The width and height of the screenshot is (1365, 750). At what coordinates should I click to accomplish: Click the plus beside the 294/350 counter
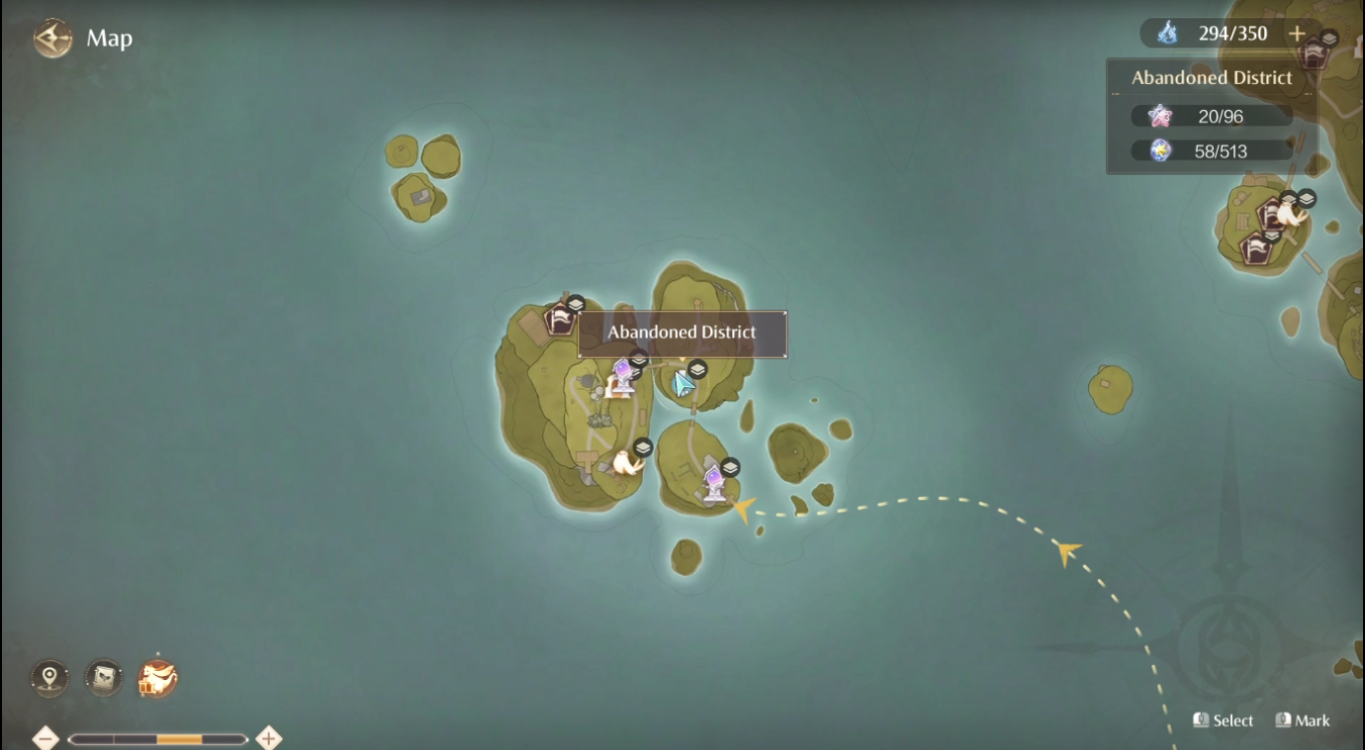1296,33
